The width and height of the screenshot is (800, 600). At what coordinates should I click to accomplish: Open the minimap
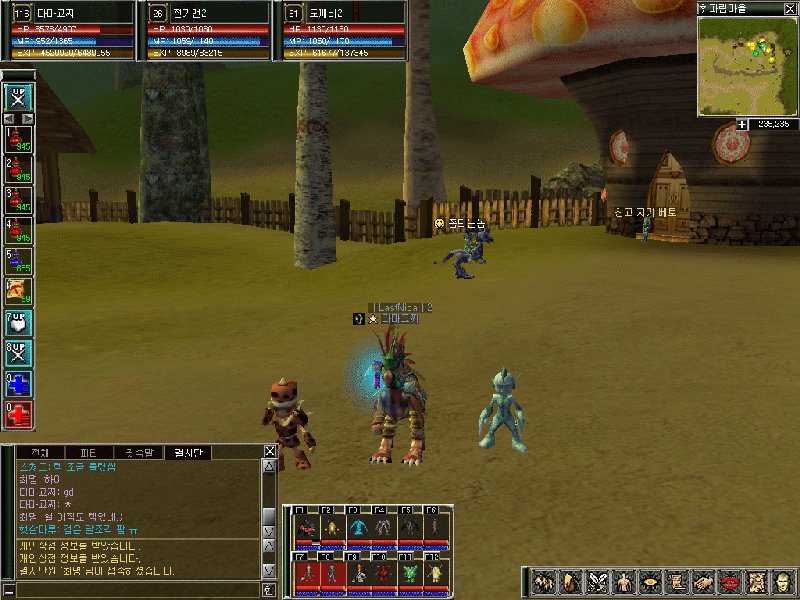[x=747, y=62]
